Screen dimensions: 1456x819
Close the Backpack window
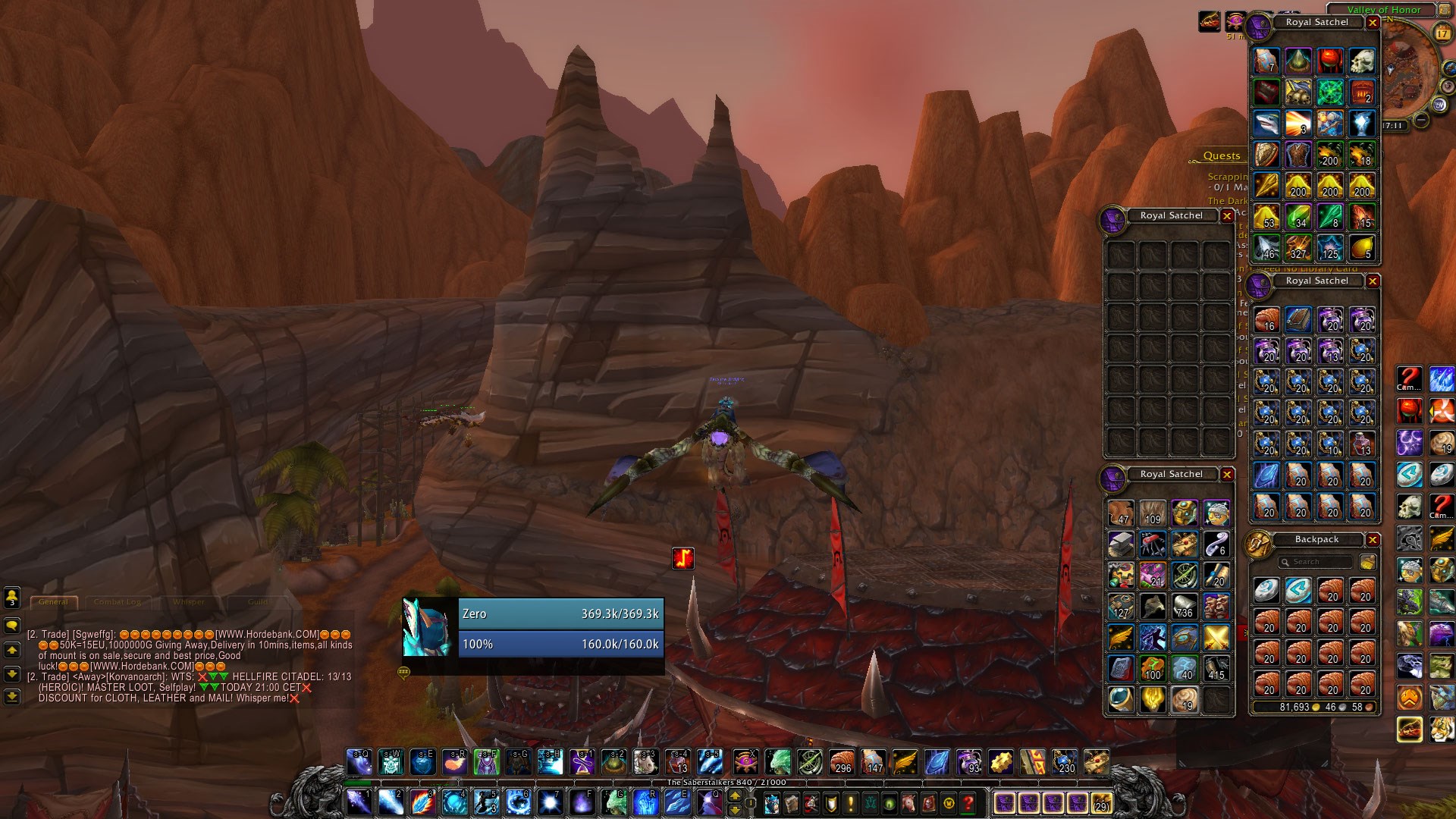(1373, 540)
